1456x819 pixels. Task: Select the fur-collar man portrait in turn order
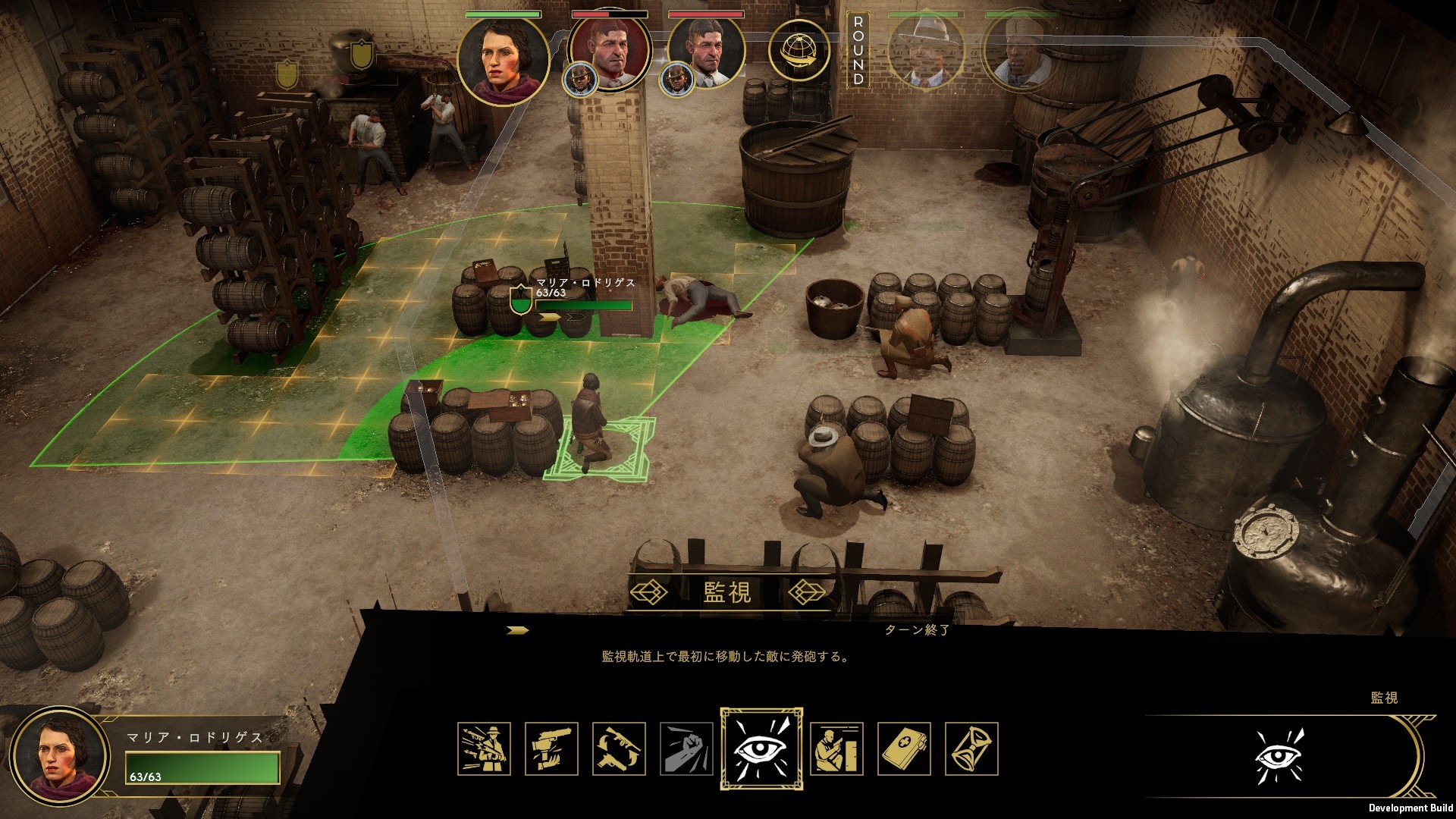pos(1020,52)
